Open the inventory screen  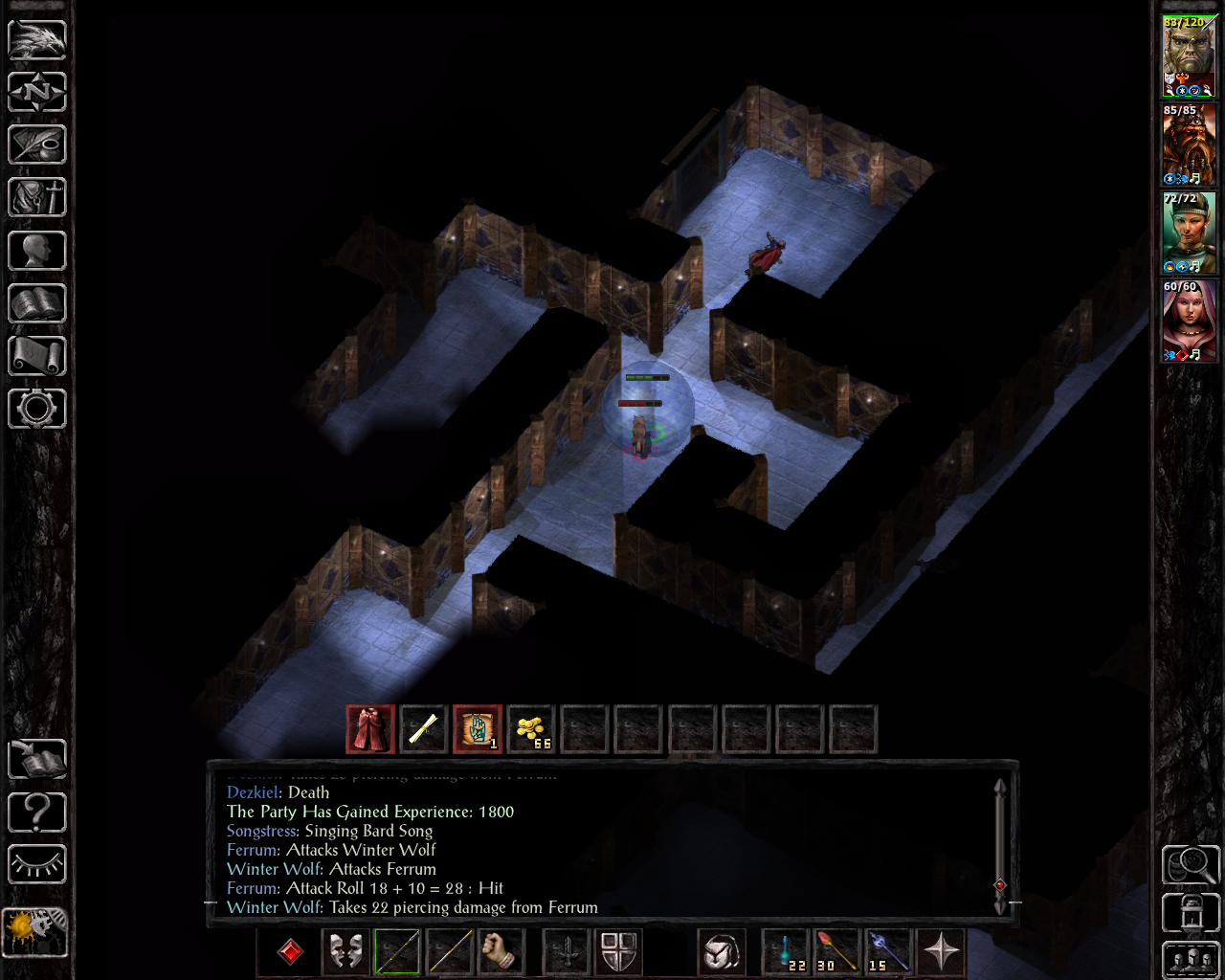[x=36, y=197]
